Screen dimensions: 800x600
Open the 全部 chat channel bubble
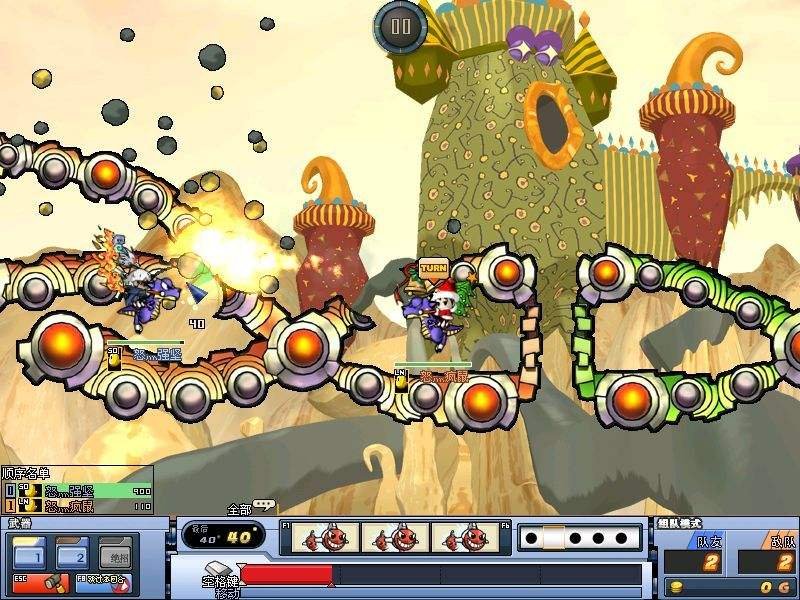pos(262,507)
